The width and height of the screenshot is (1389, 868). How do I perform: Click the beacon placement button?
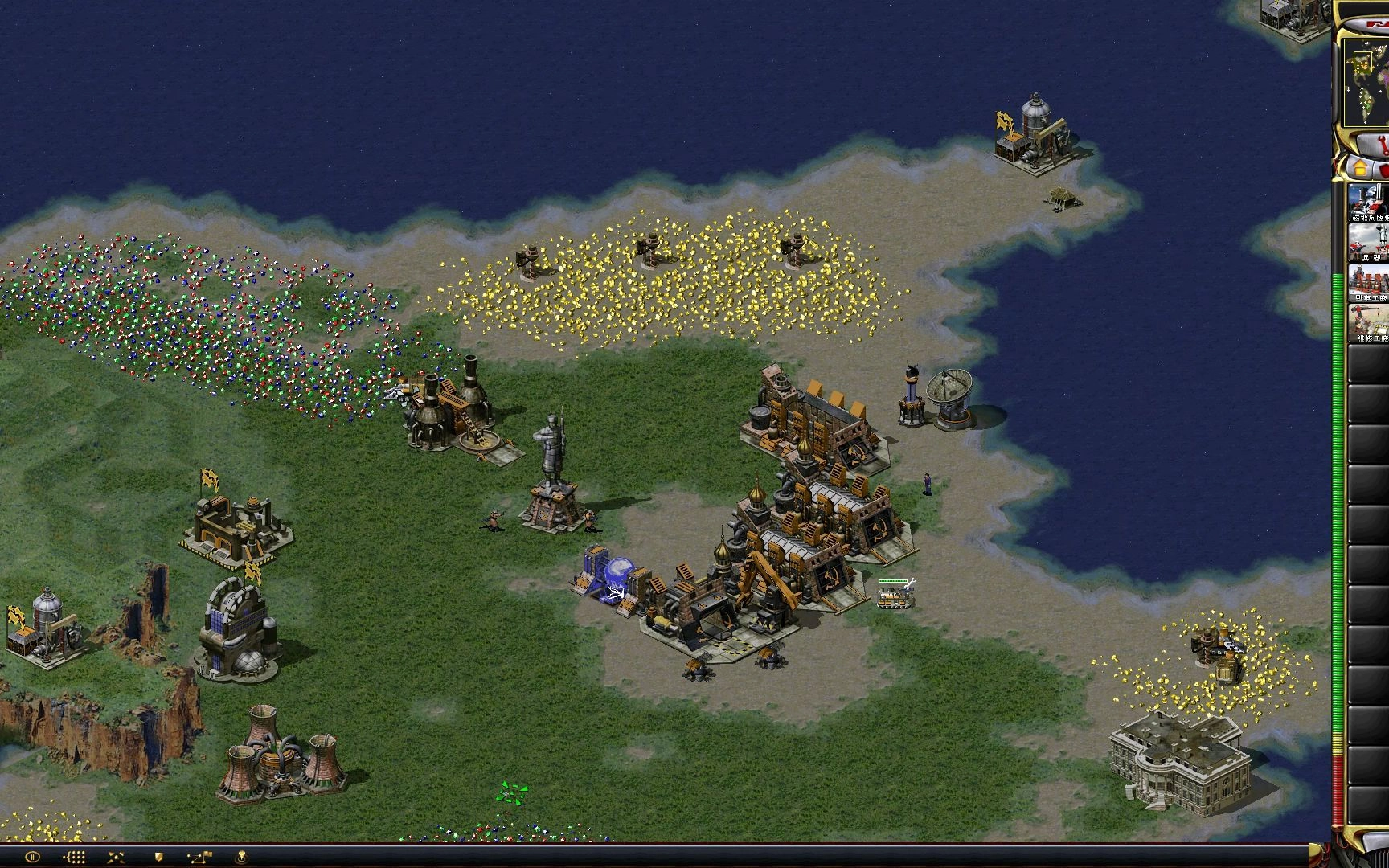240,858
